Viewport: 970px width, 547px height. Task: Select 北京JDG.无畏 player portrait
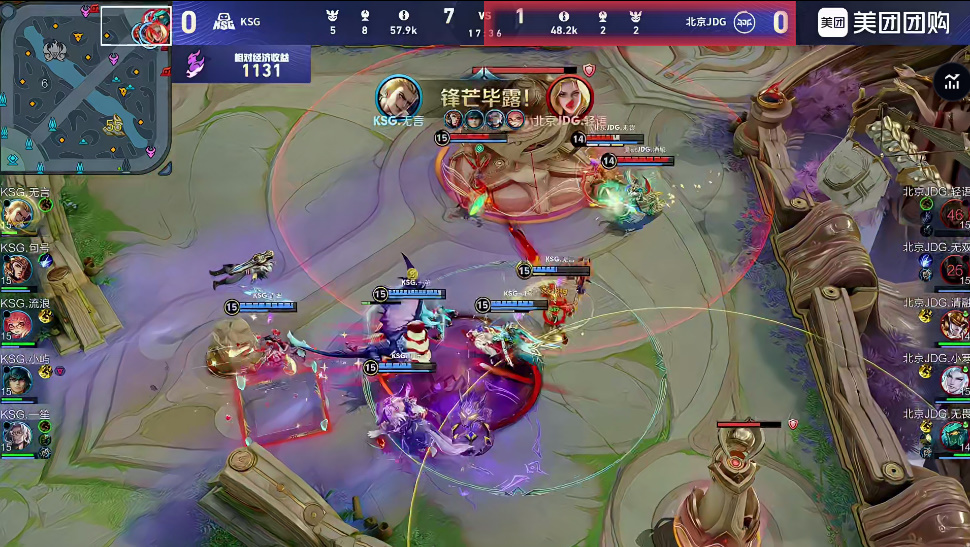(954, 436)
